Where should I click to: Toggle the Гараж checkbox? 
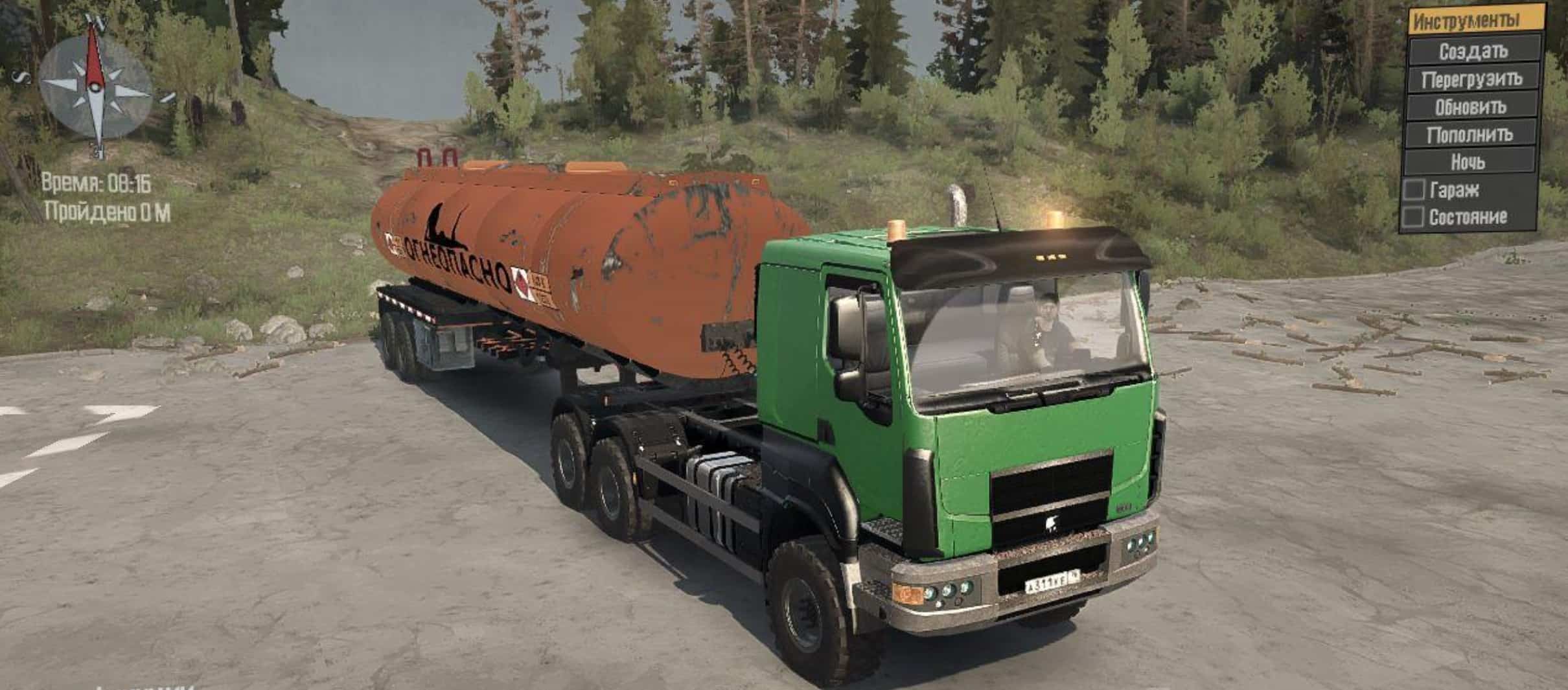1414,190
